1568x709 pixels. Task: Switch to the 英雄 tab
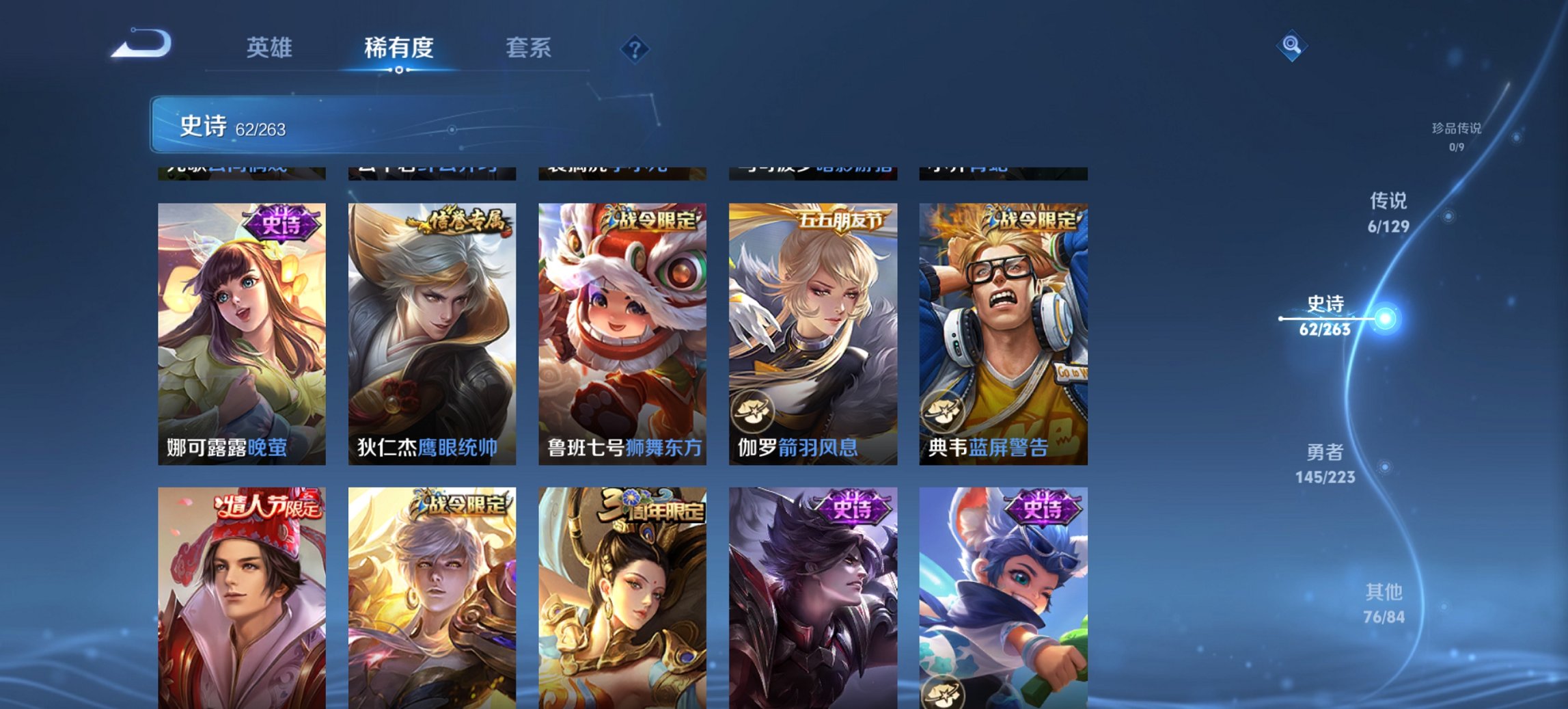pyautogui.click(x=271, y=48)
